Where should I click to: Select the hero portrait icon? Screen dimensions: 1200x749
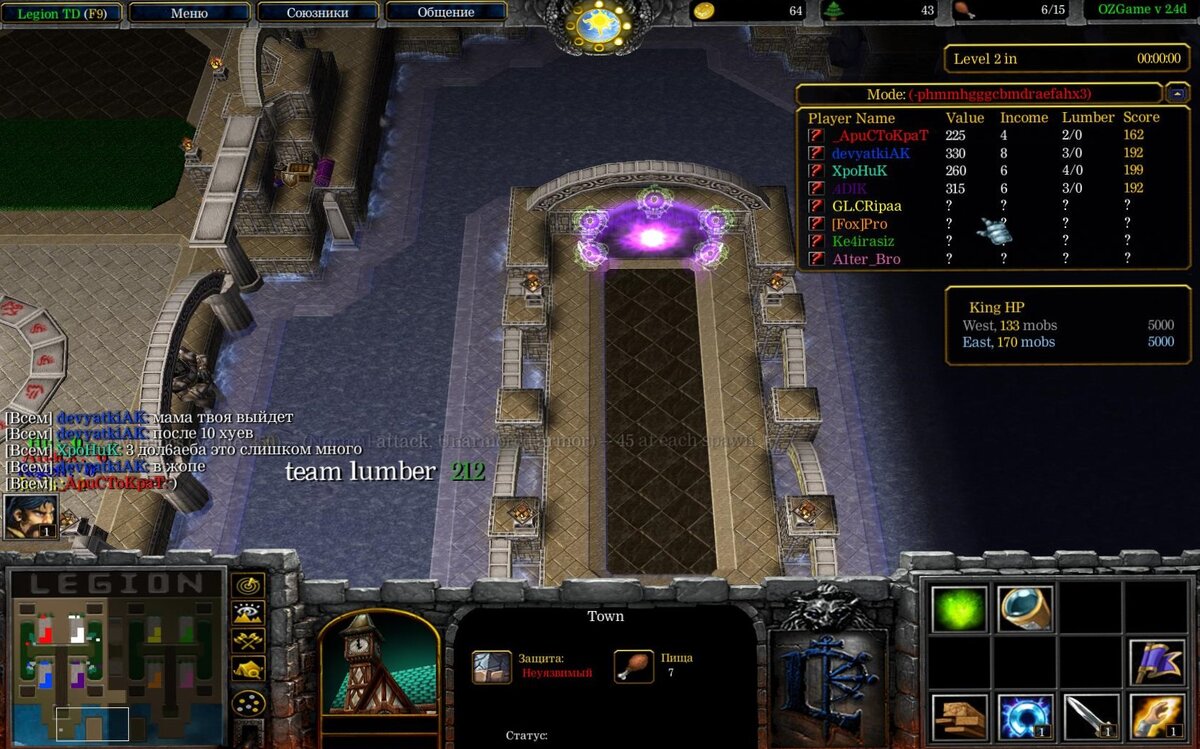[30, 516]
